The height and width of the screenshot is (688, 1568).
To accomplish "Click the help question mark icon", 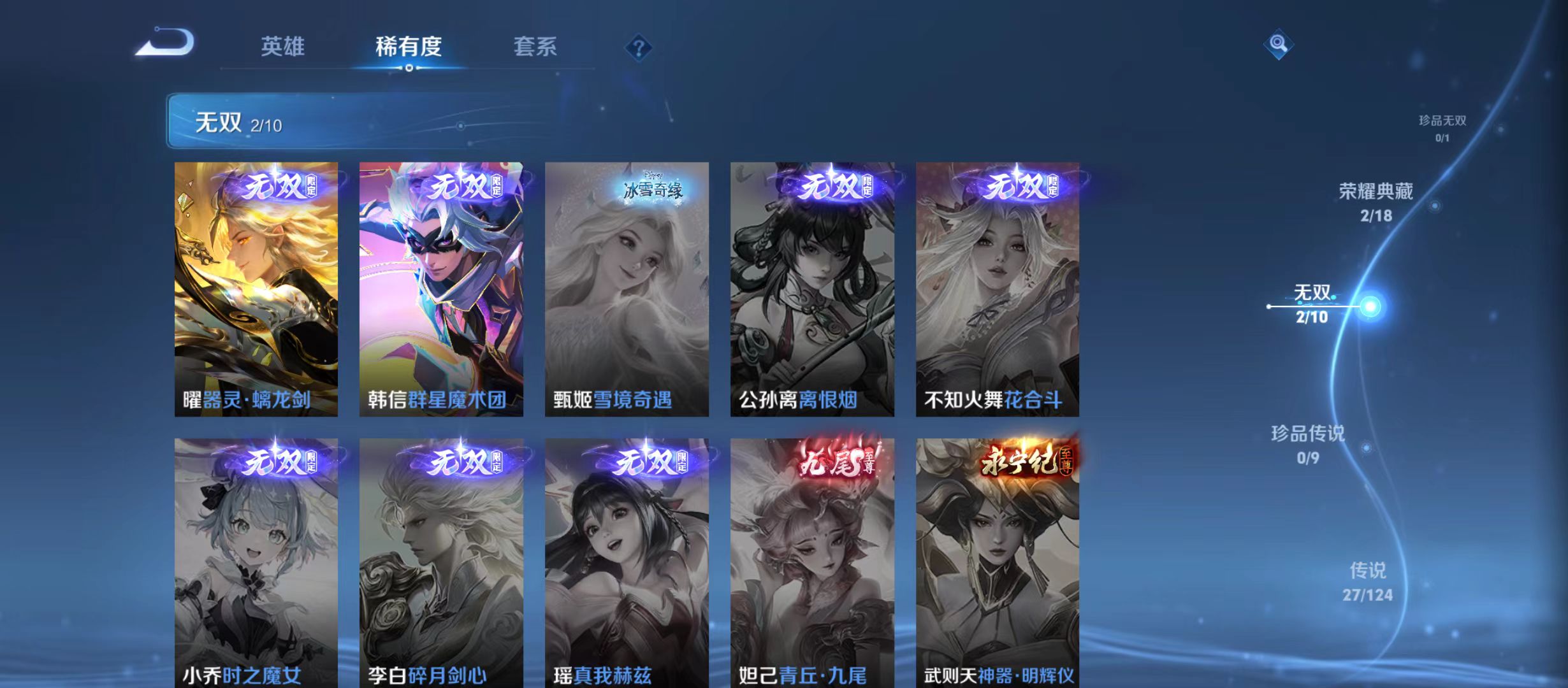I will (x=639, y=47).
